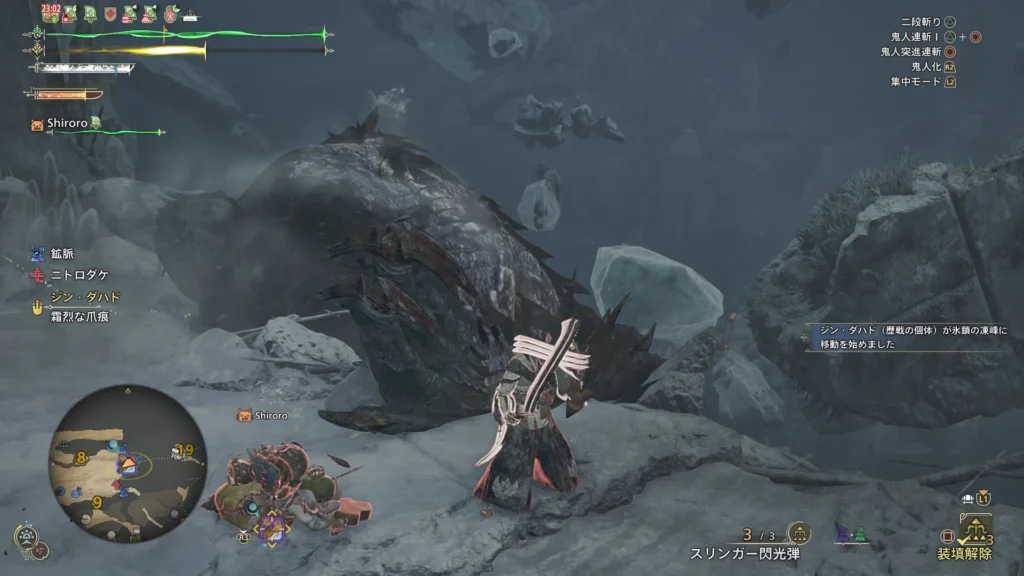Click the shield-shaped red defense buff icon
1024x576 pixels.
[110, 14]
